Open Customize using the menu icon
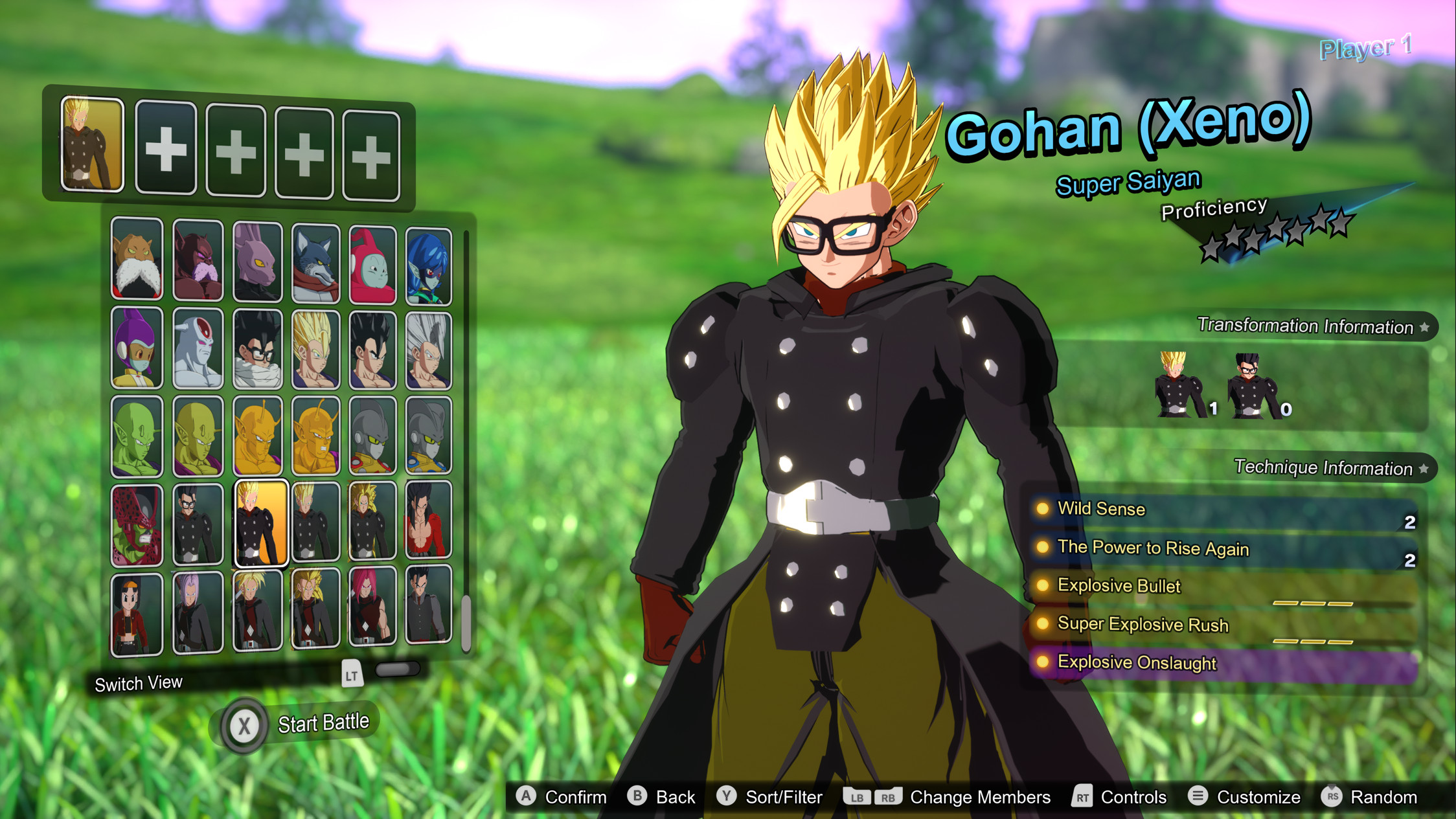This screenshot has width=1456, height=819. pyautogui.click(x=1198, y=797)
